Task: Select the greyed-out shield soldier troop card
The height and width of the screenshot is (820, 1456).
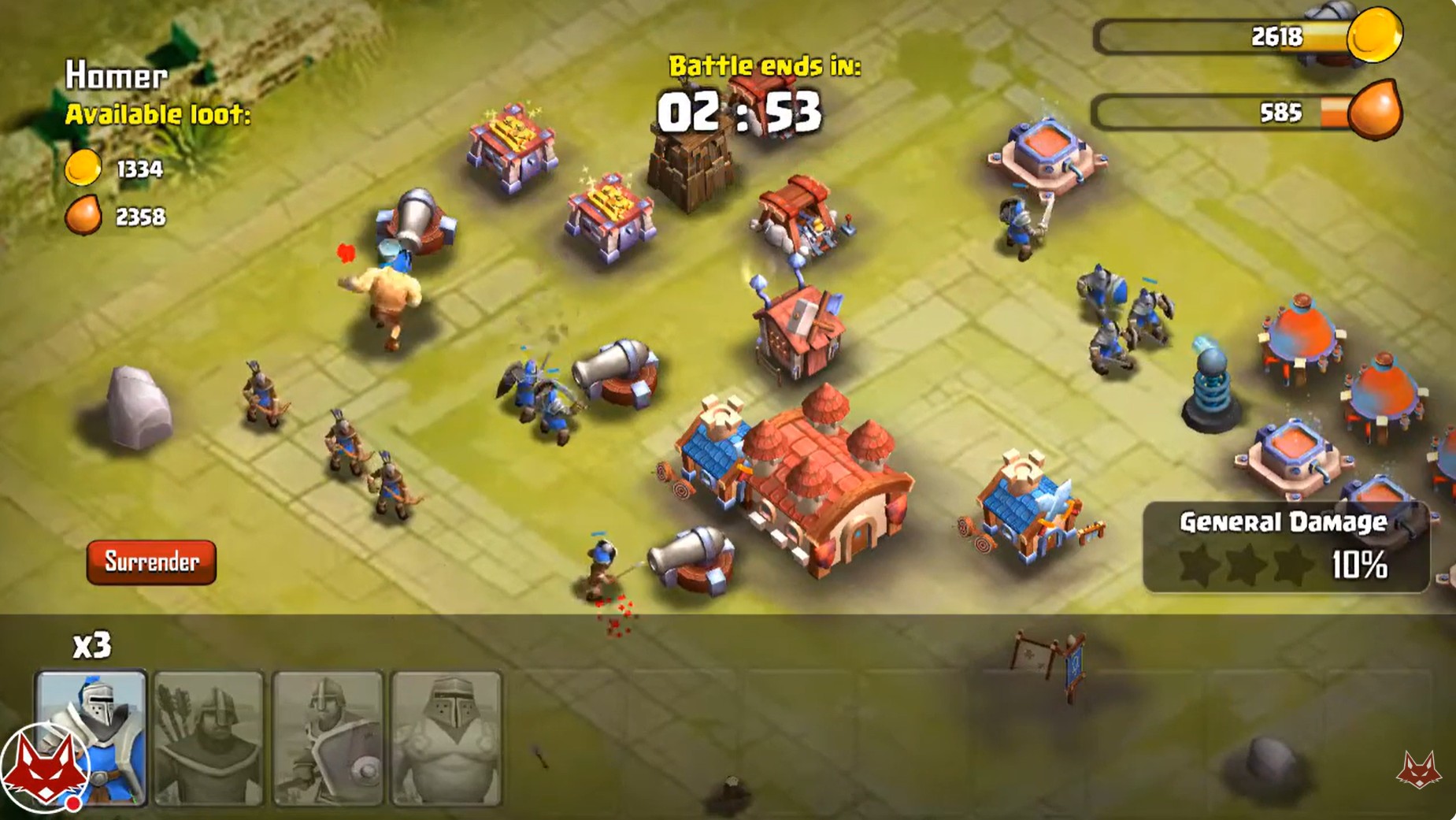Action: [328, 738]
